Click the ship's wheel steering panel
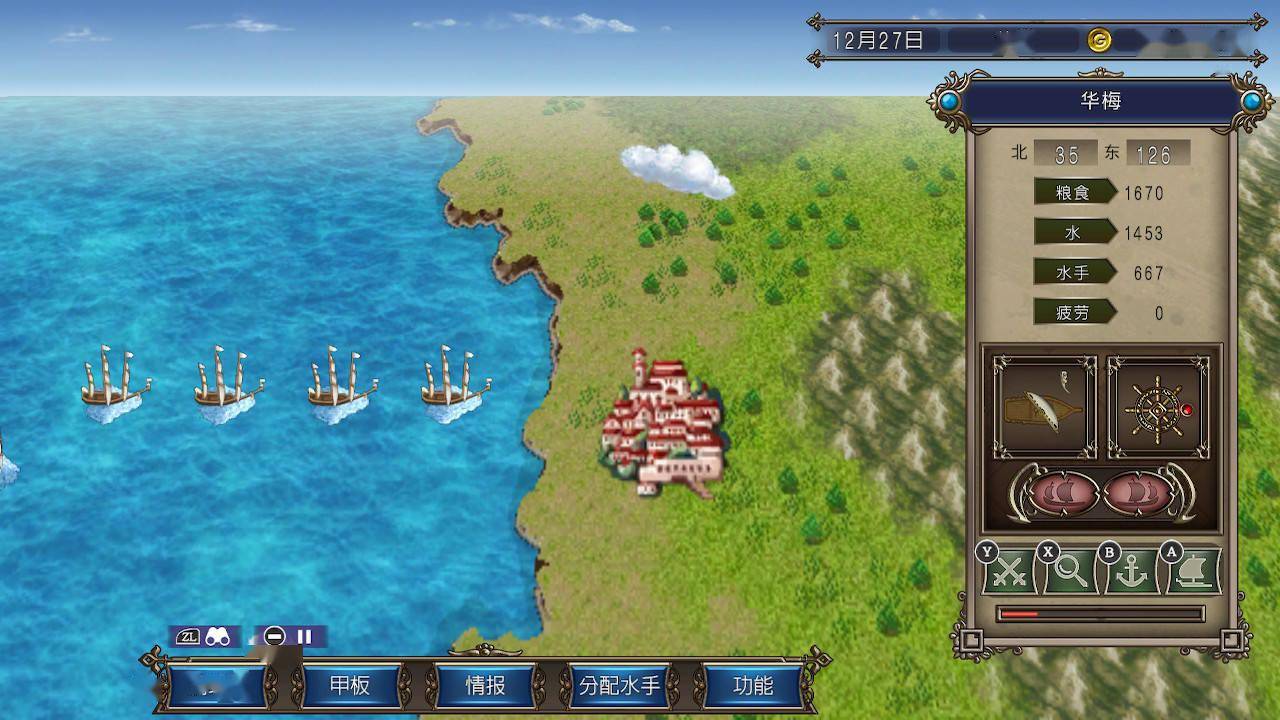1280x720 pixels. coord(1158,407)
